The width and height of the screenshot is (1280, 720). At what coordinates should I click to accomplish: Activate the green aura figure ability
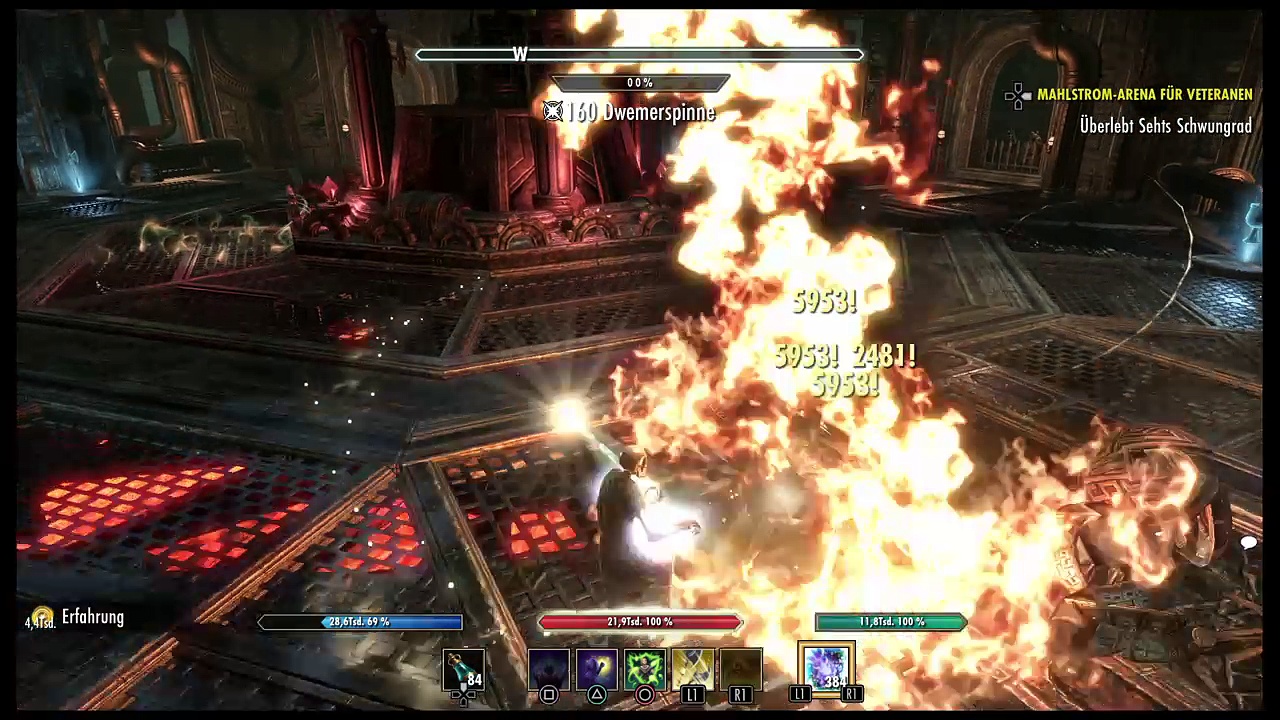645,670
